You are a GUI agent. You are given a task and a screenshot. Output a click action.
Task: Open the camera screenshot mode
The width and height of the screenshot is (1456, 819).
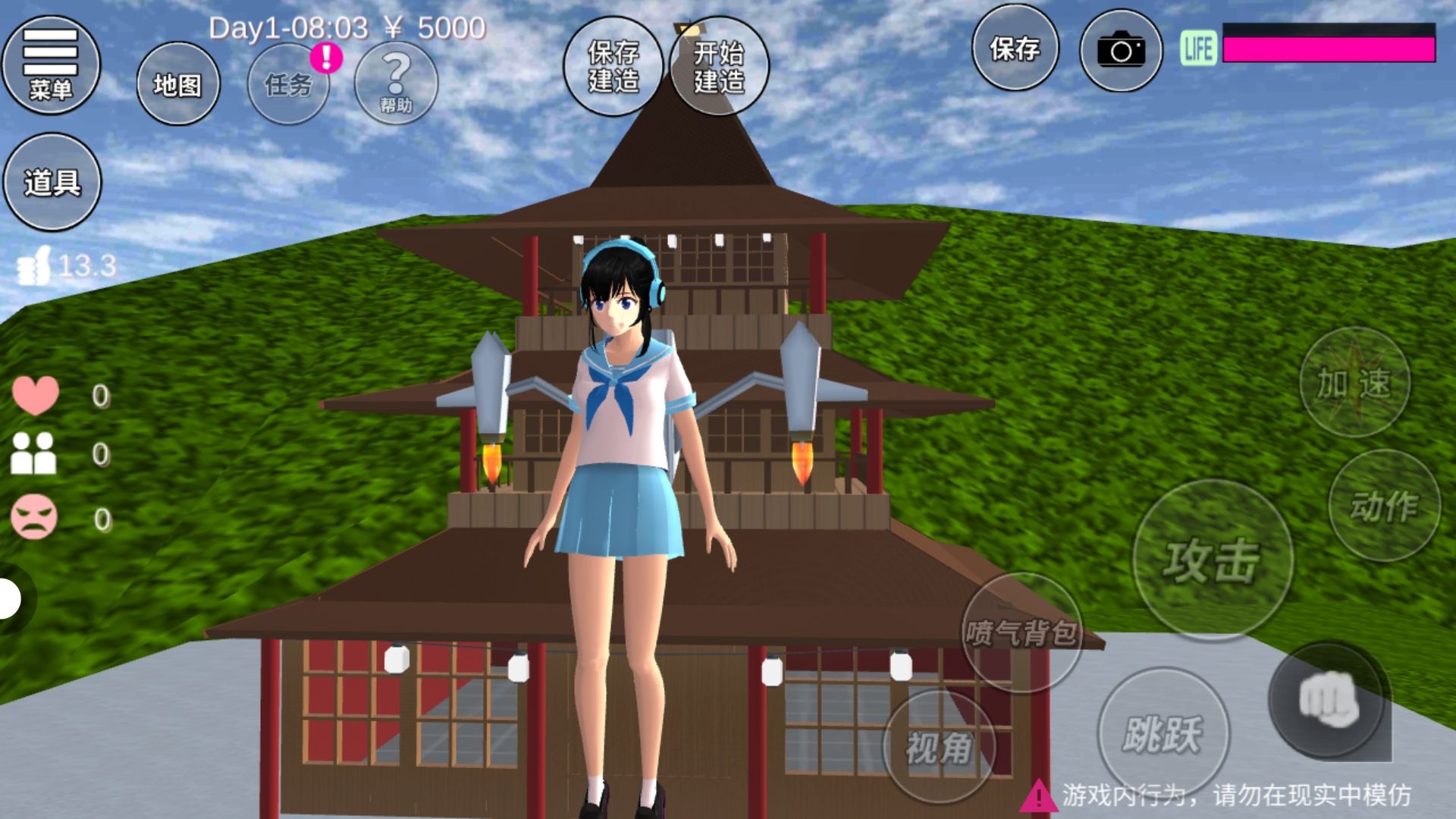pos(1121,51)
